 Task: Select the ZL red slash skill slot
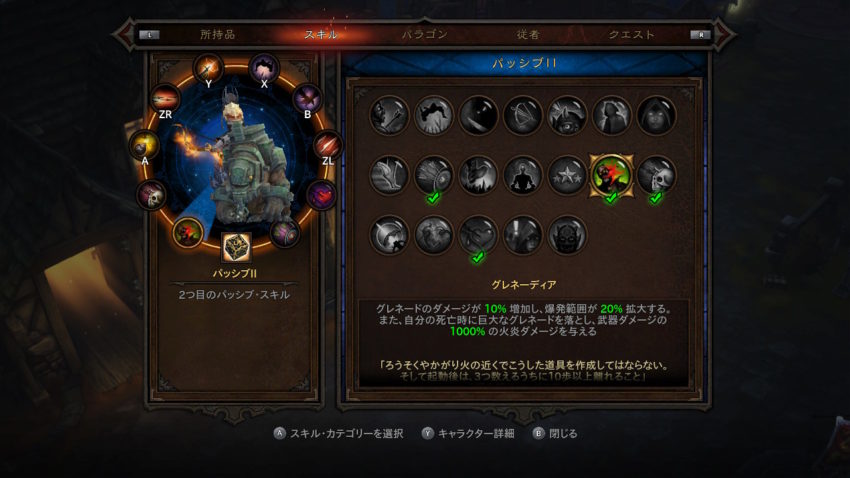coord(327,145)
